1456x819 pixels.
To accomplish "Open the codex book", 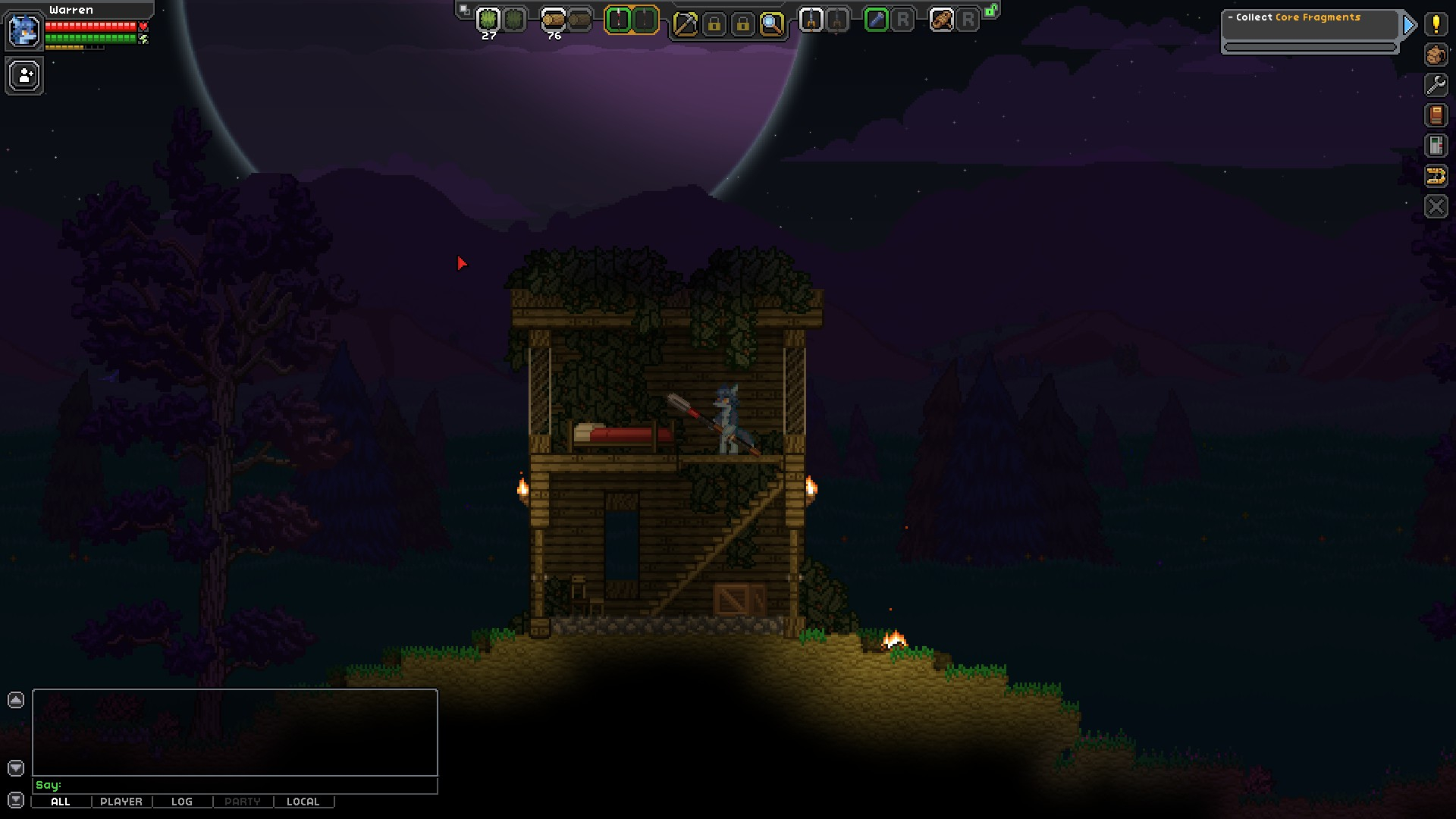I will (1436, 115).
